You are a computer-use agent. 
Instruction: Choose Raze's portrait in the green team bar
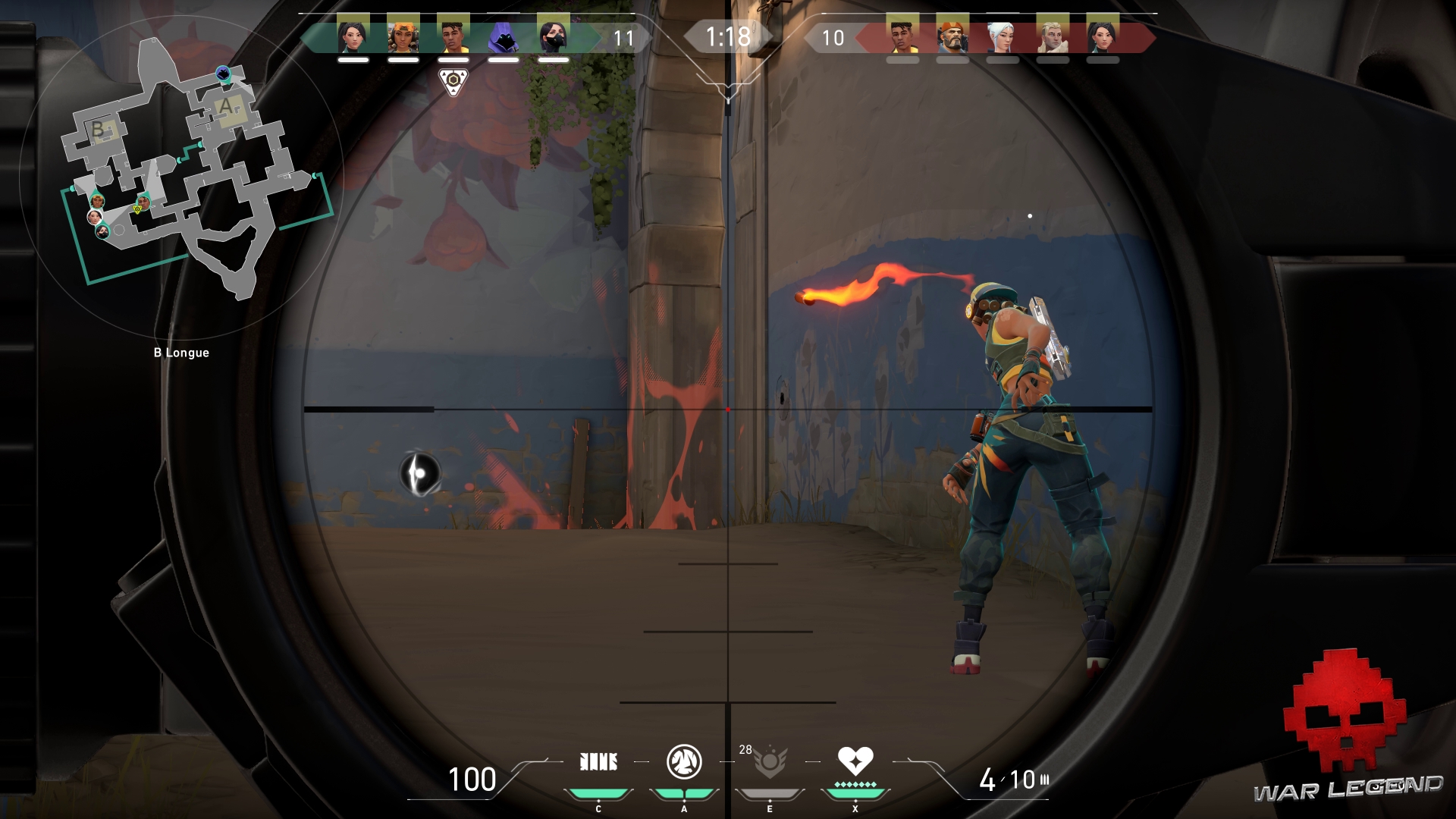coord(403,36)
